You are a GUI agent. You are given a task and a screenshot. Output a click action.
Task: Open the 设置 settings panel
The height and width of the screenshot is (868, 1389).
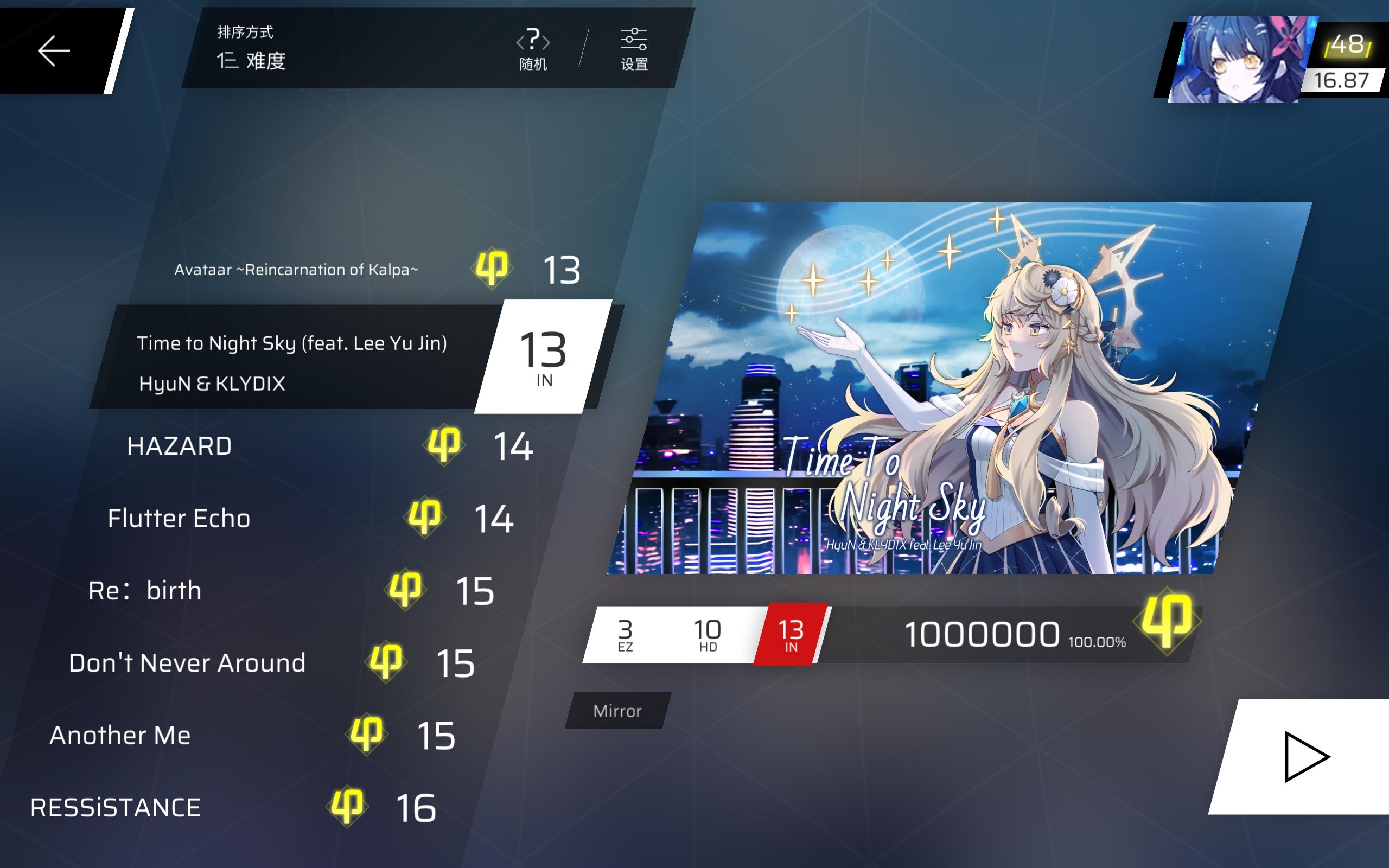tap(633, 50)
